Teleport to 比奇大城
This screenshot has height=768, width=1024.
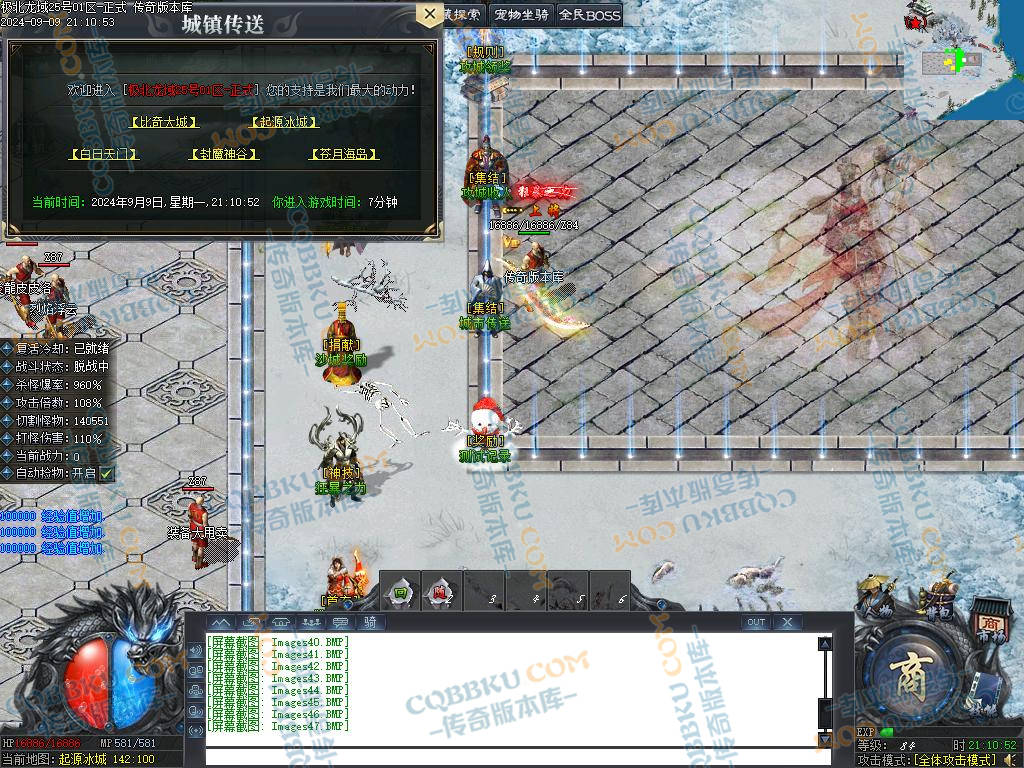pos(164,122)
